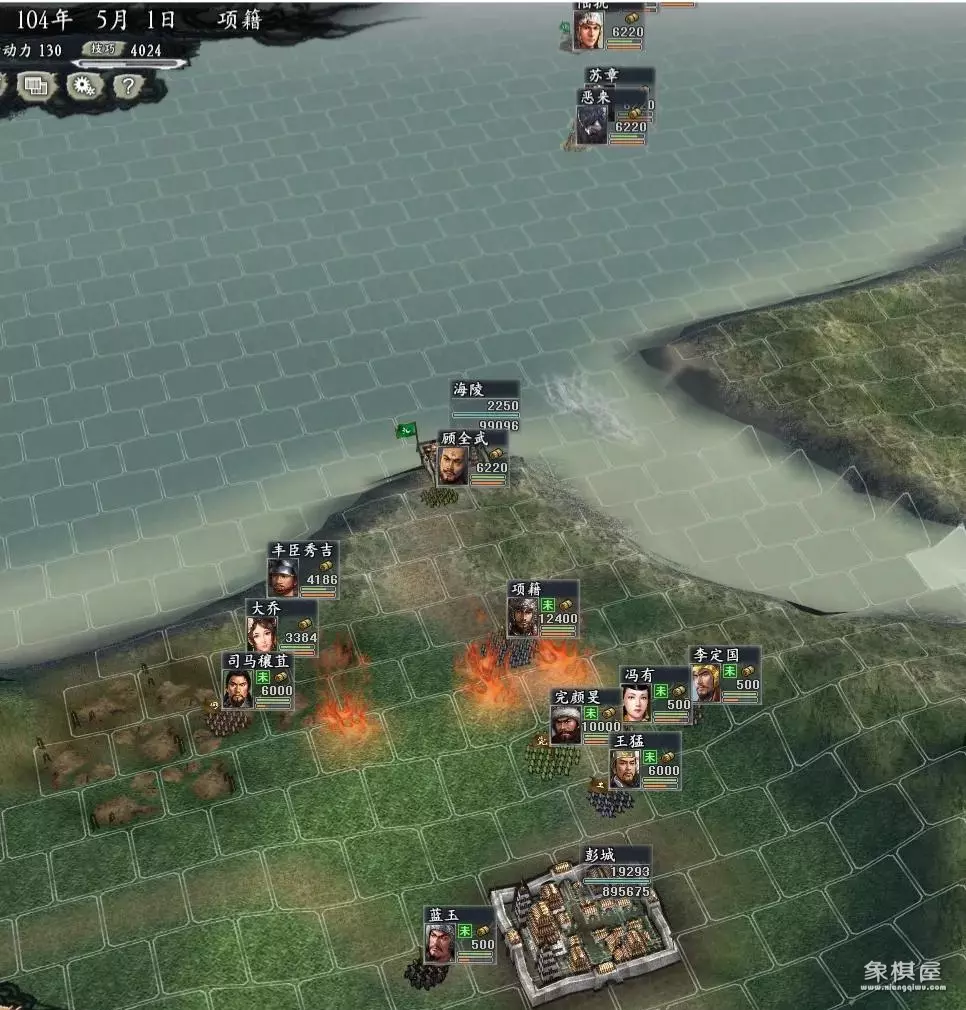Select the 顾全武 unit nameplate
The height and width of the screenshot is (1010, 966).
coord(459,438)
